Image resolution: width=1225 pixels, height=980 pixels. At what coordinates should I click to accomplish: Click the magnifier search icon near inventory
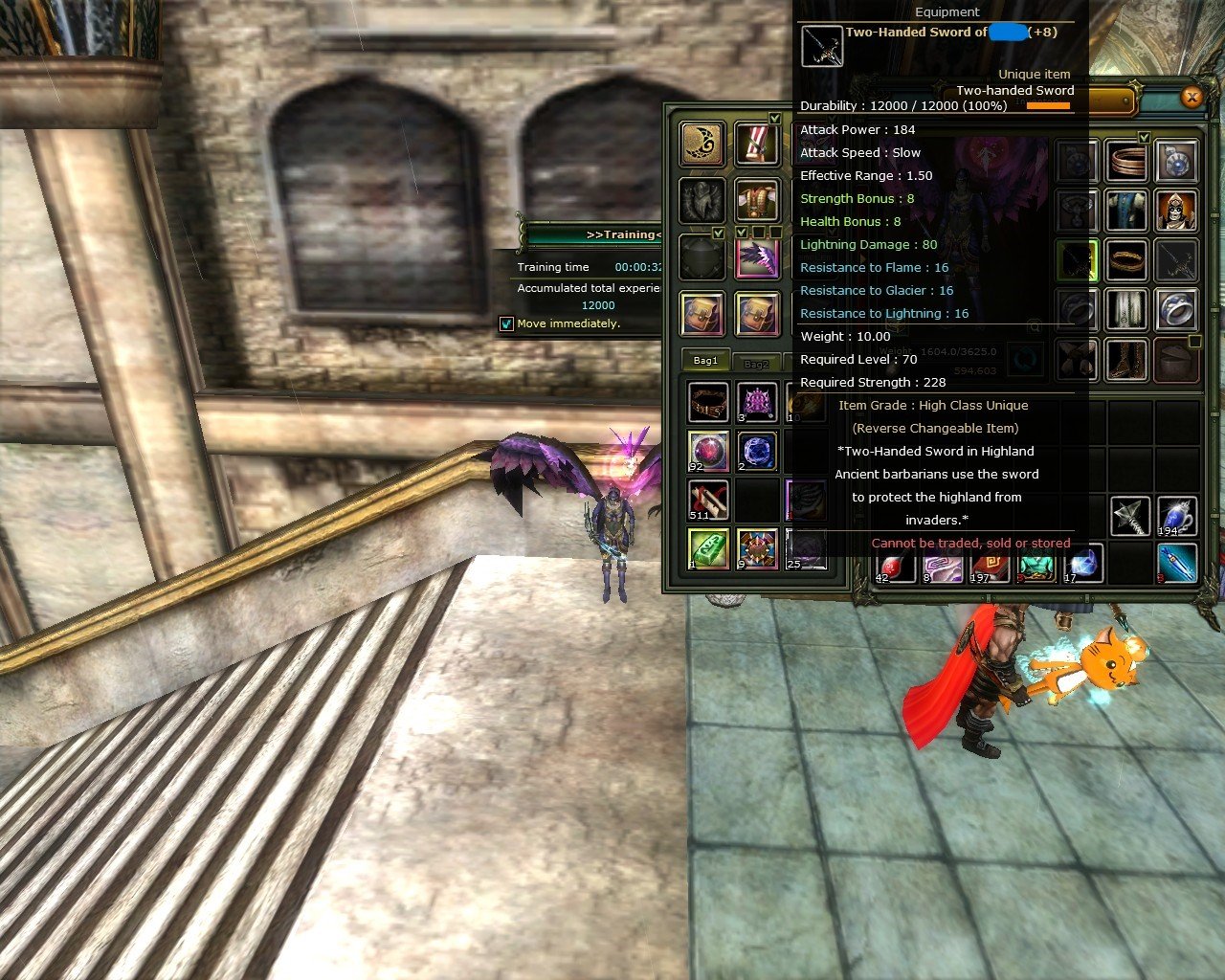coord(1034,325)
